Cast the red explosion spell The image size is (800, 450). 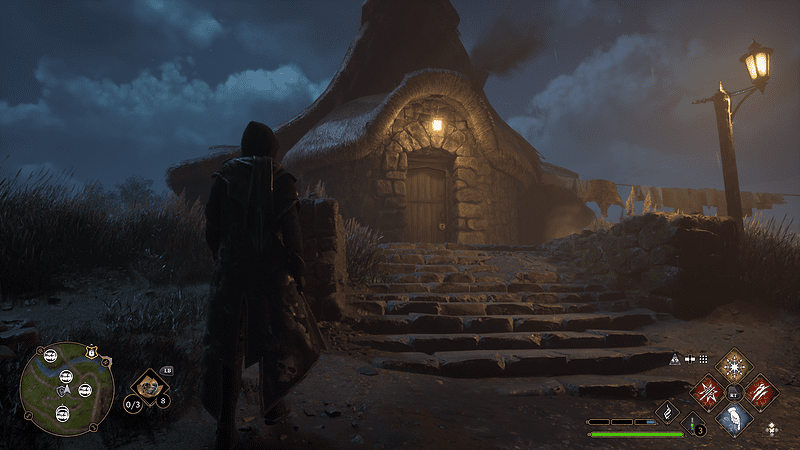point(709,391)
